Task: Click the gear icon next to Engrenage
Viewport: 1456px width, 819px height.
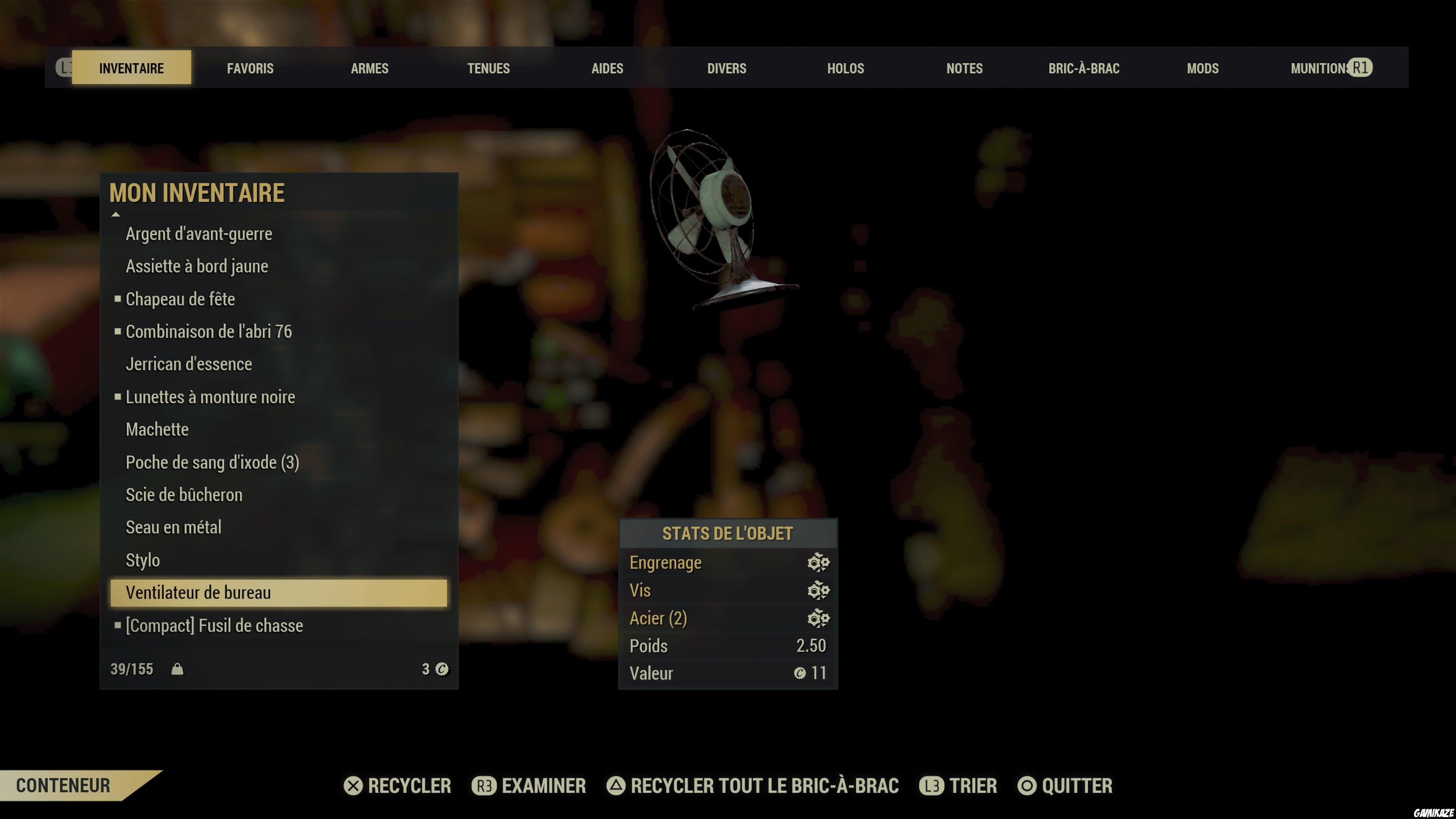Action: [819, 562]
